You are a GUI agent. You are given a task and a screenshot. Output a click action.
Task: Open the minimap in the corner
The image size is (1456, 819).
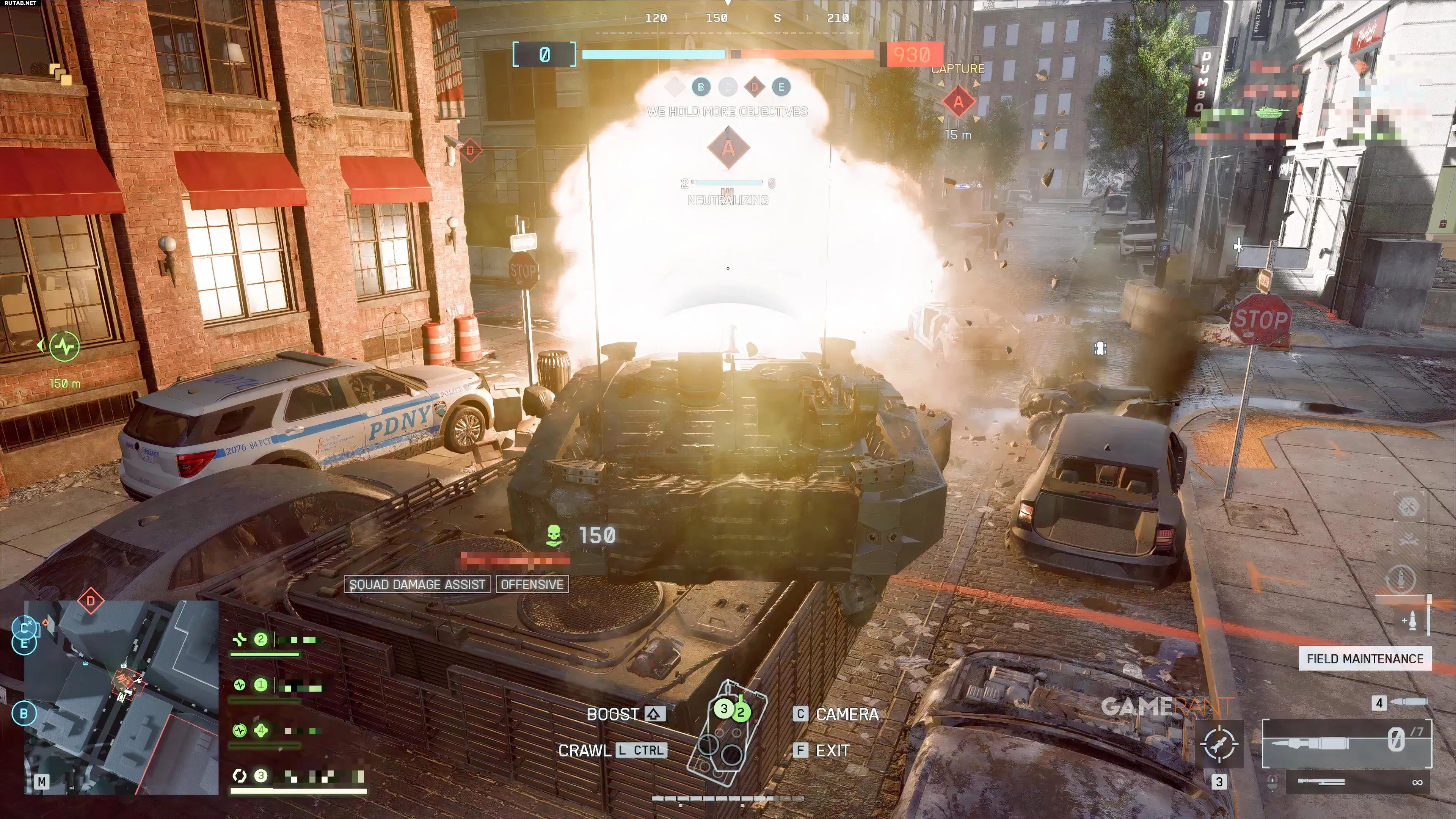tap(121, 698)
